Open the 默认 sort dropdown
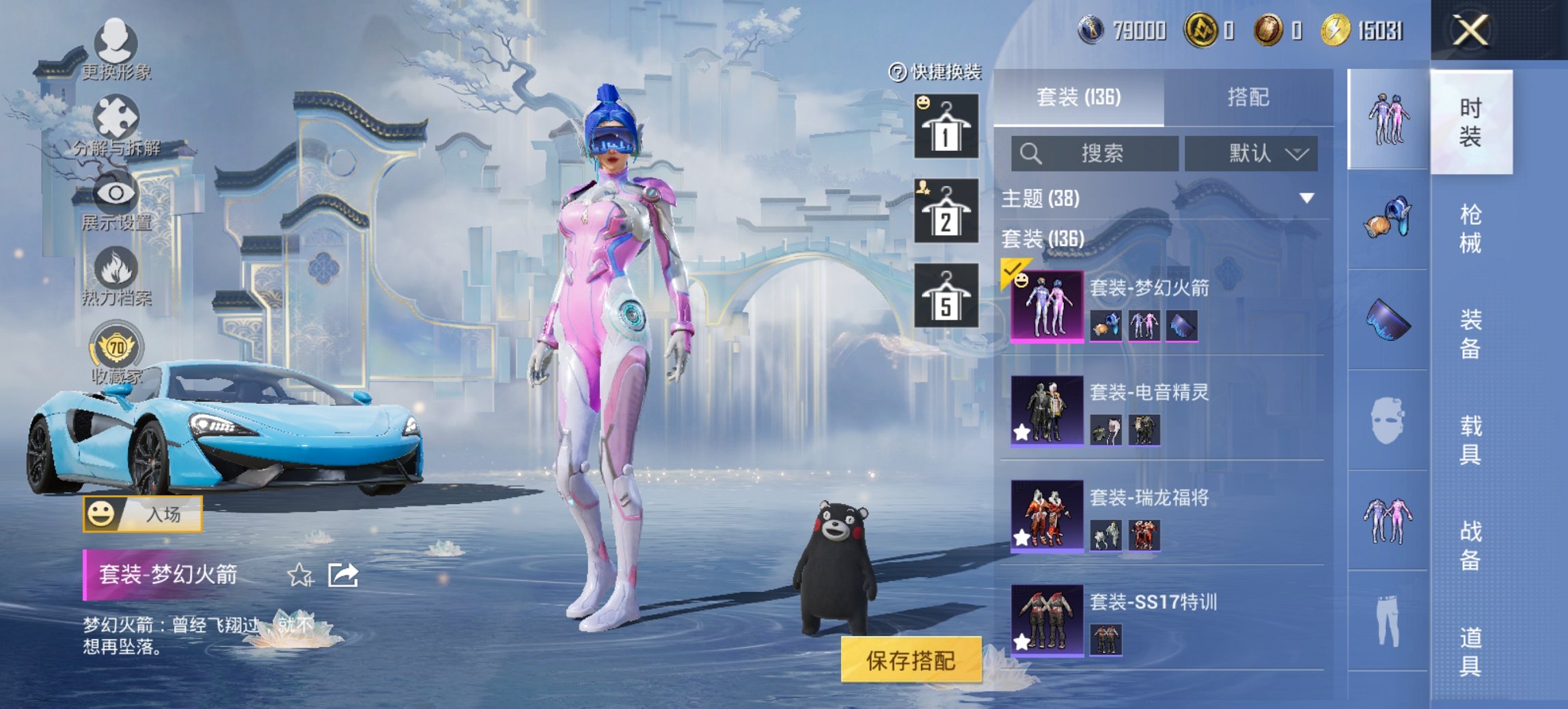This screenshot has width=1568, height=709. click(x=1251, y=153)
